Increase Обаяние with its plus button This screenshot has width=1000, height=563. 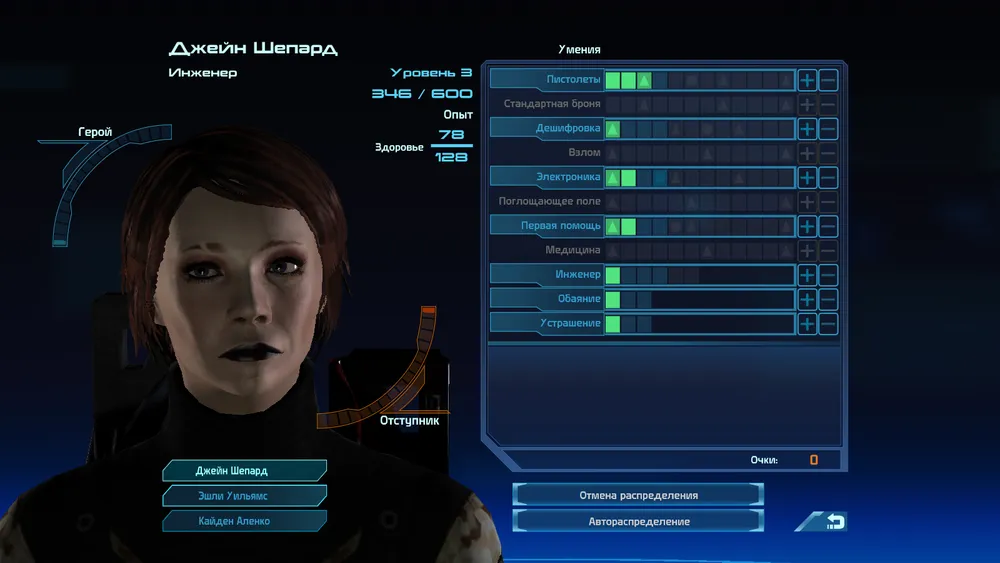point(807,299)
